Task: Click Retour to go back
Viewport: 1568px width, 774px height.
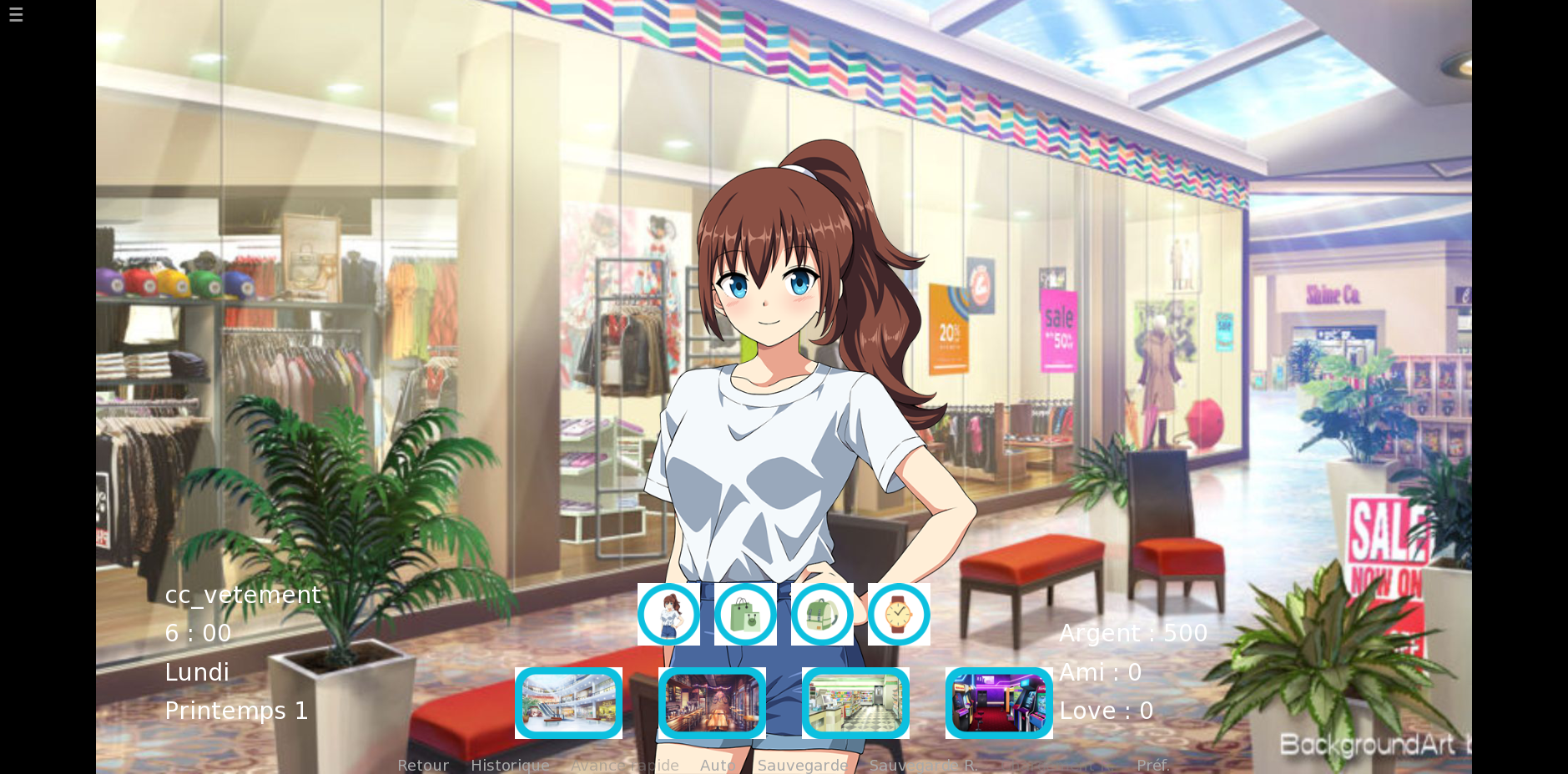Action: 423,765
